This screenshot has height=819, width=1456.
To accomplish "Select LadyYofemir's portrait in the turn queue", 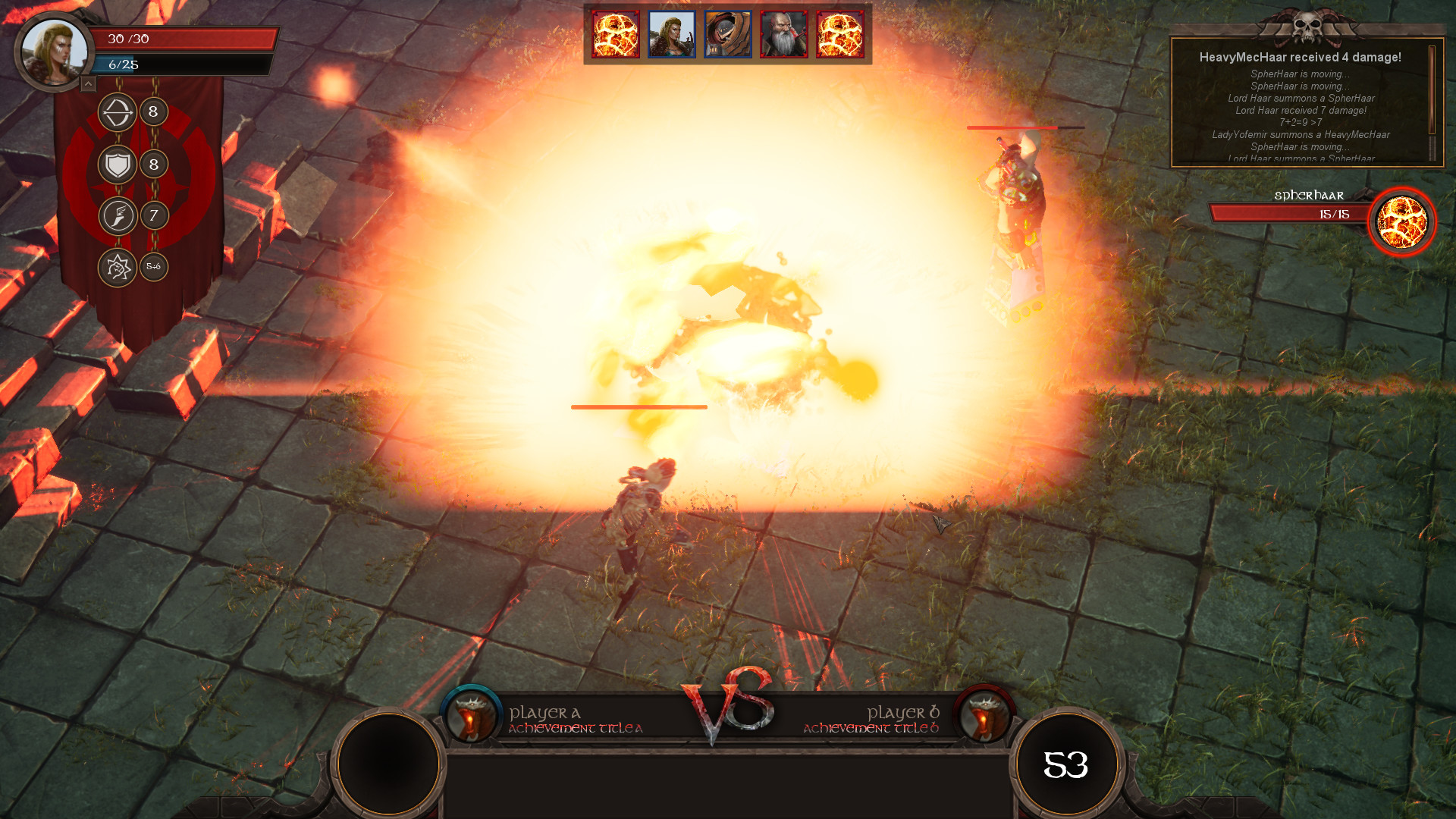I will pyautogui.click(x=672, y=34).
